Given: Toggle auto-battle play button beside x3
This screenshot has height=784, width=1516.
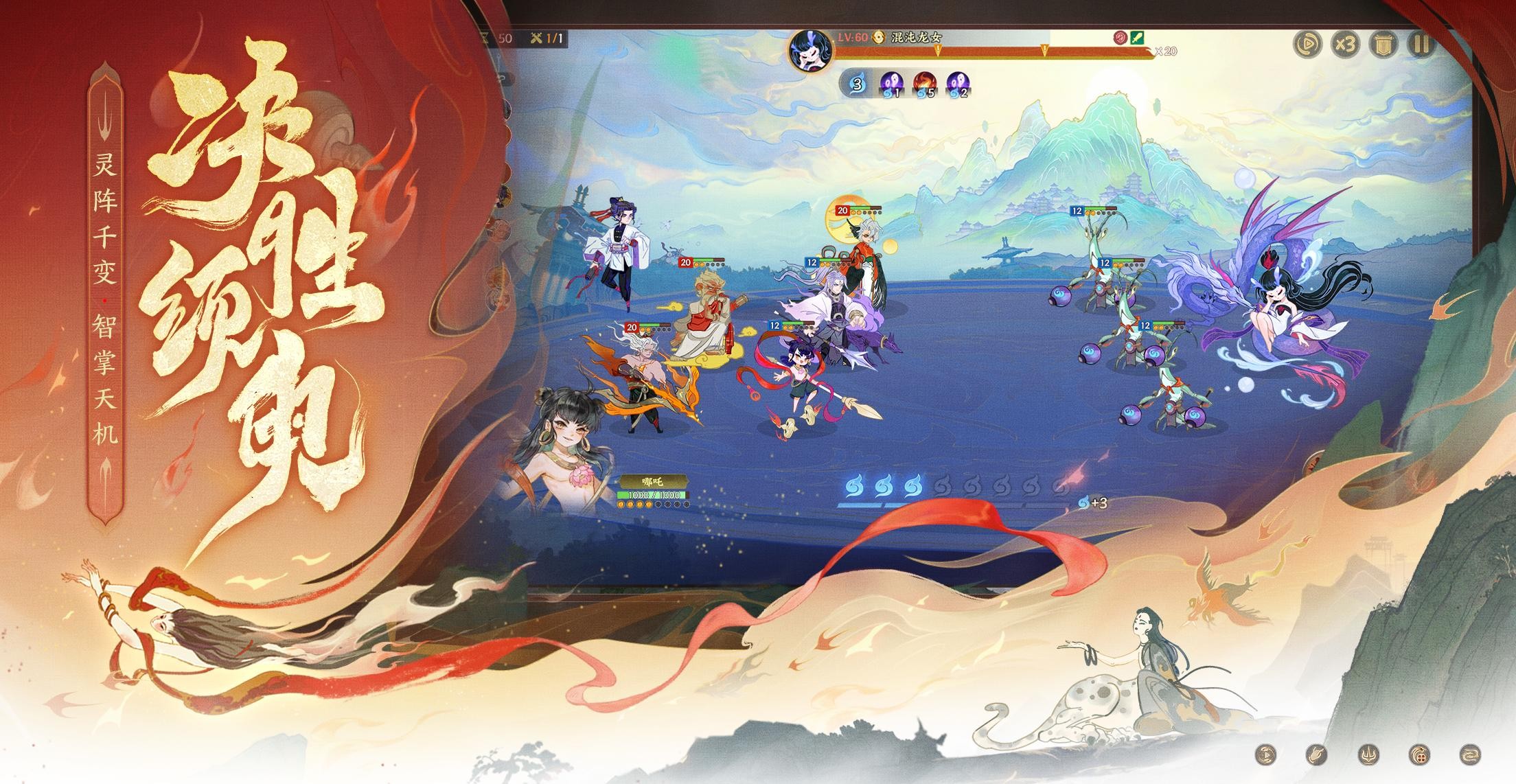Looking at the screenshot, I should pos(1307,45).
